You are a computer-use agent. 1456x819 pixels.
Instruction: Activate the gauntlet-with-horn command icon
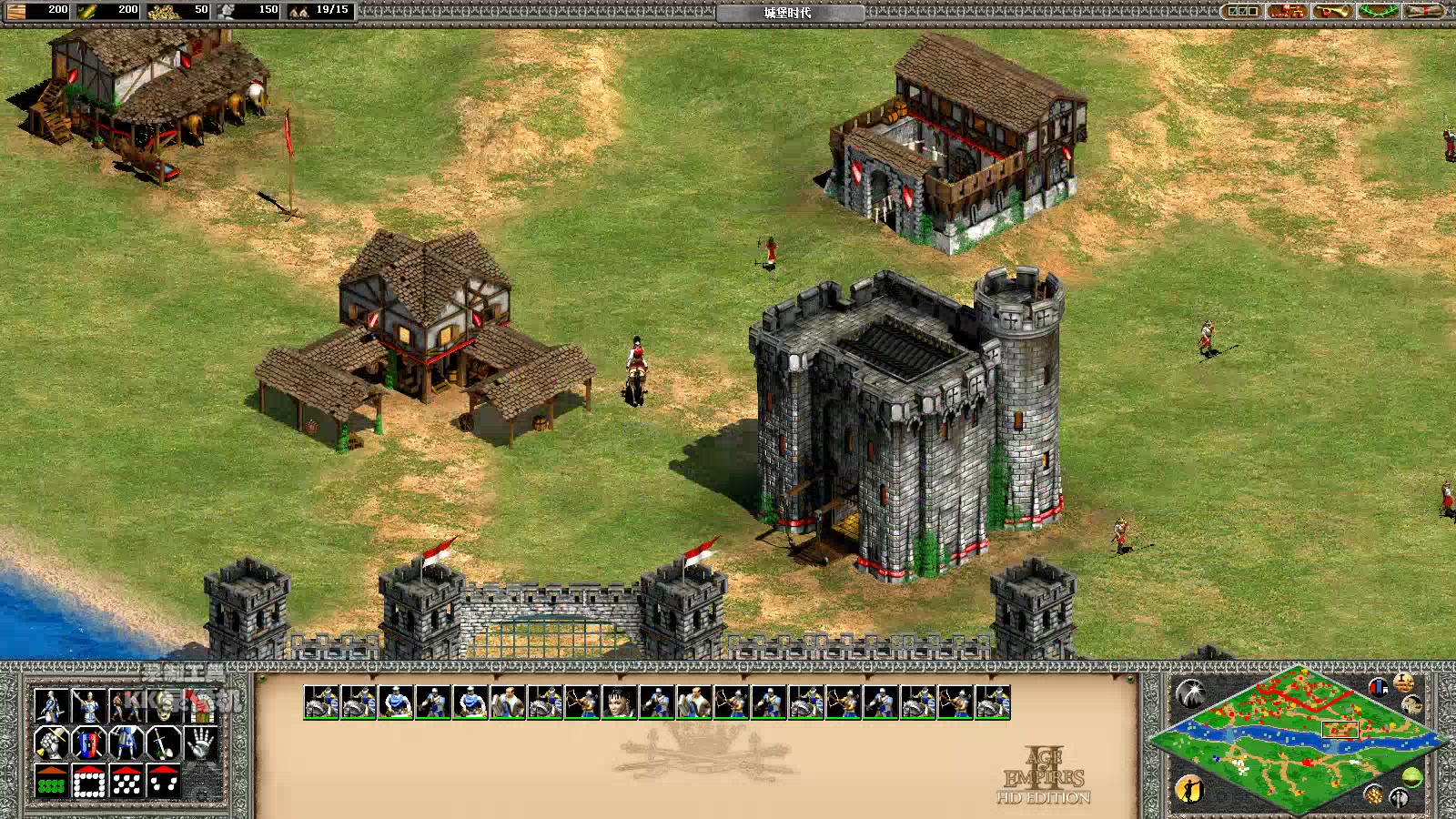(x=52, y=743)
